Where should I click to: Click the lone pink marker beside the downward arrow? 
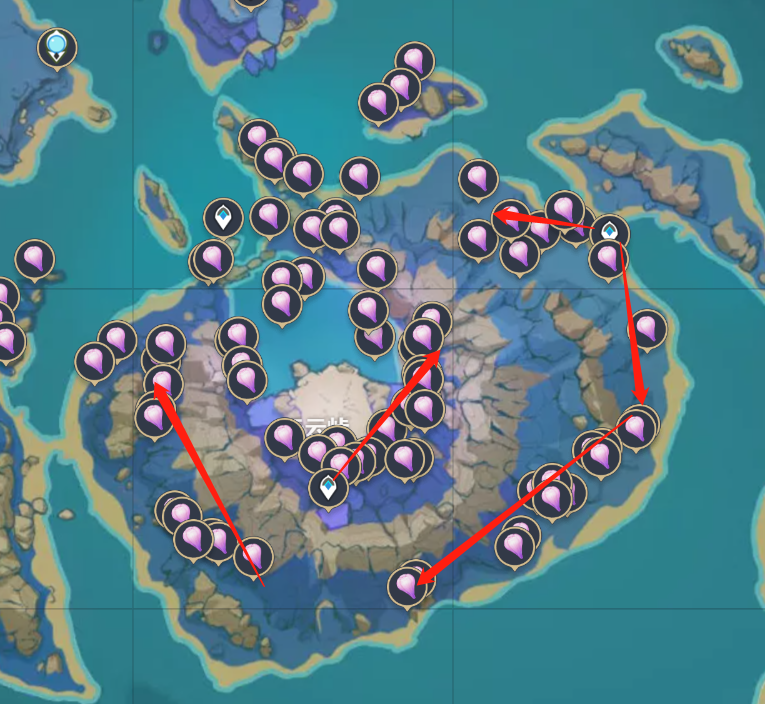point(647,328)
